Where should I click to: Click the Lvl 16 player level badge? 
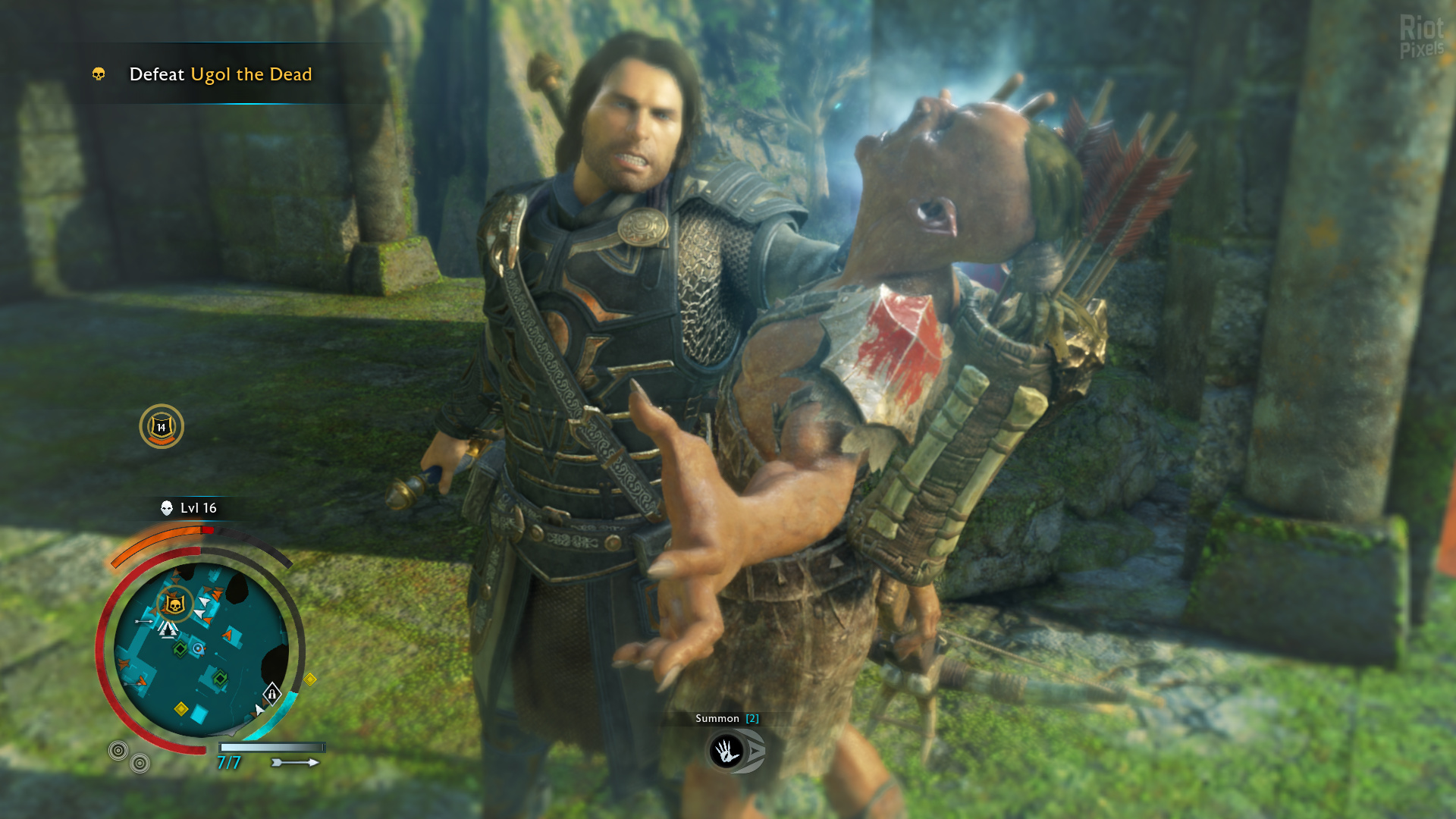[189, 508]
